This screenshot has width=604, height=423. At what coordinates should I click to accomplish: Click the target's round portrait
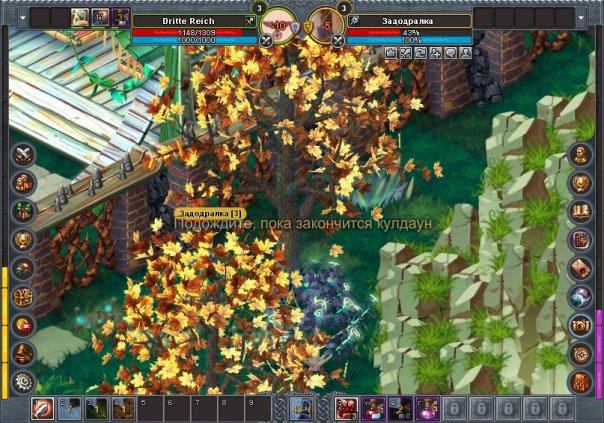(x=324, y=26)
